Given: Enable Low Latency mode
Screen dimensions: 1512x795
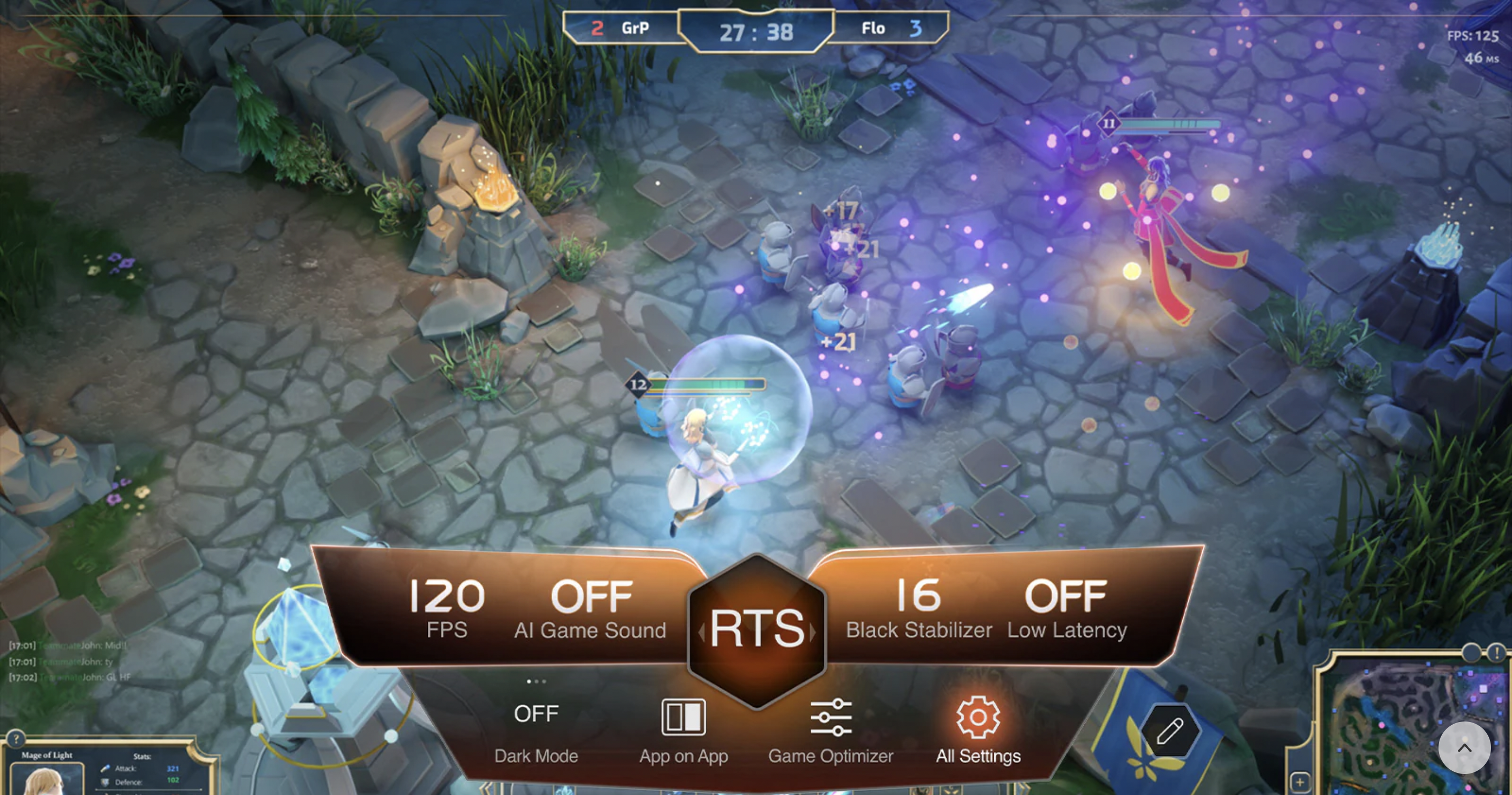Looking at the screenshot, I should pos(1066,608).
